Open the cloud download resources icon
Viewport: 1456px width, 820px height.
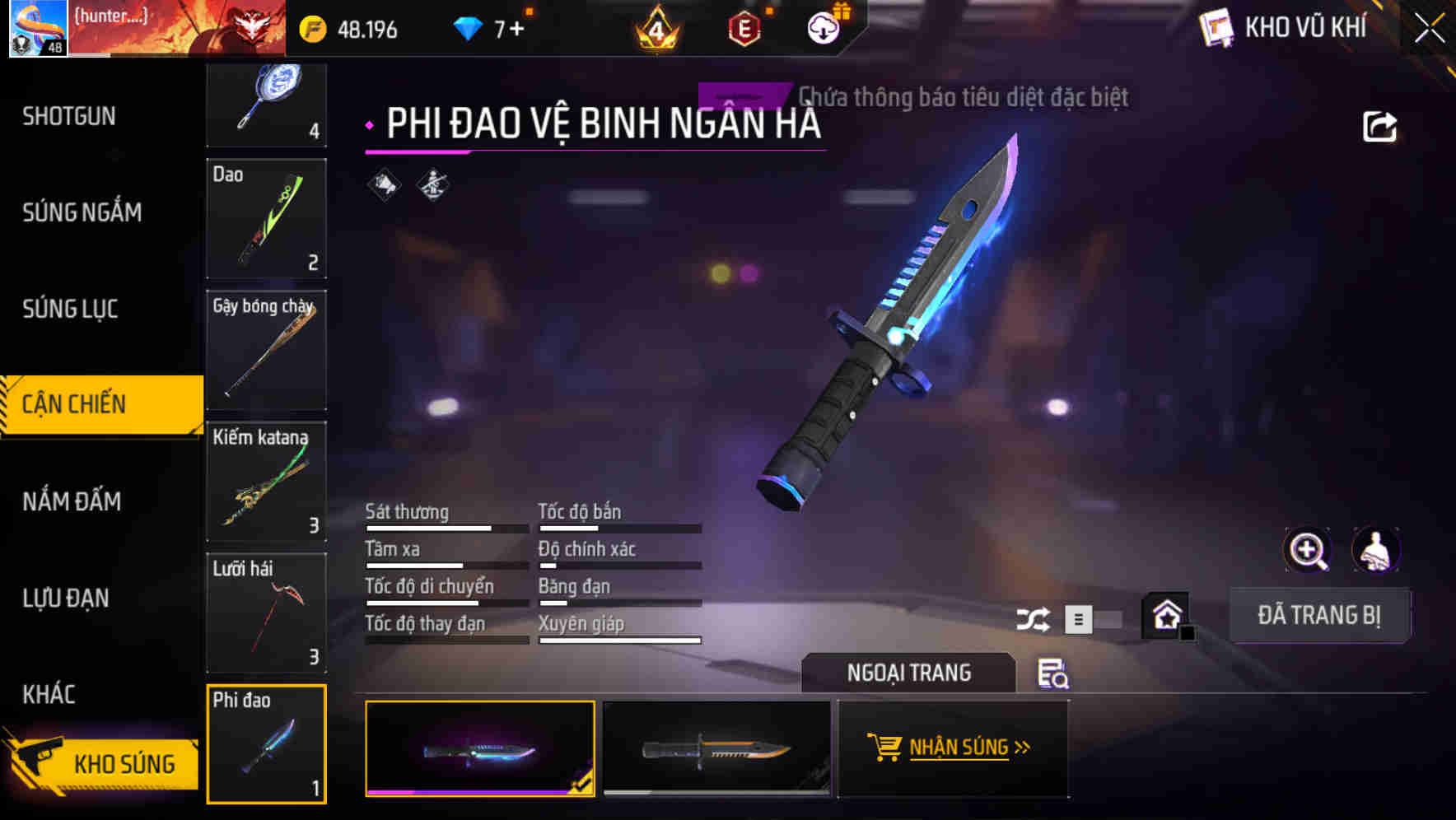coord(823,28)
